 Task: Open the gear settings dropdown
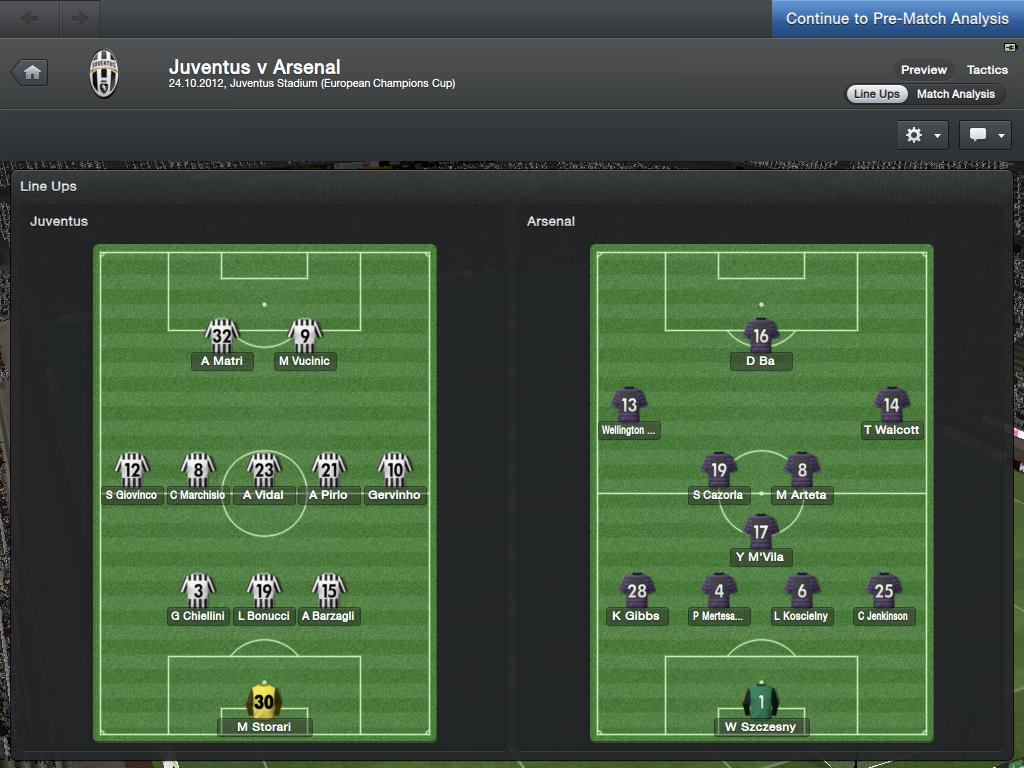click(x=922, y=135)
